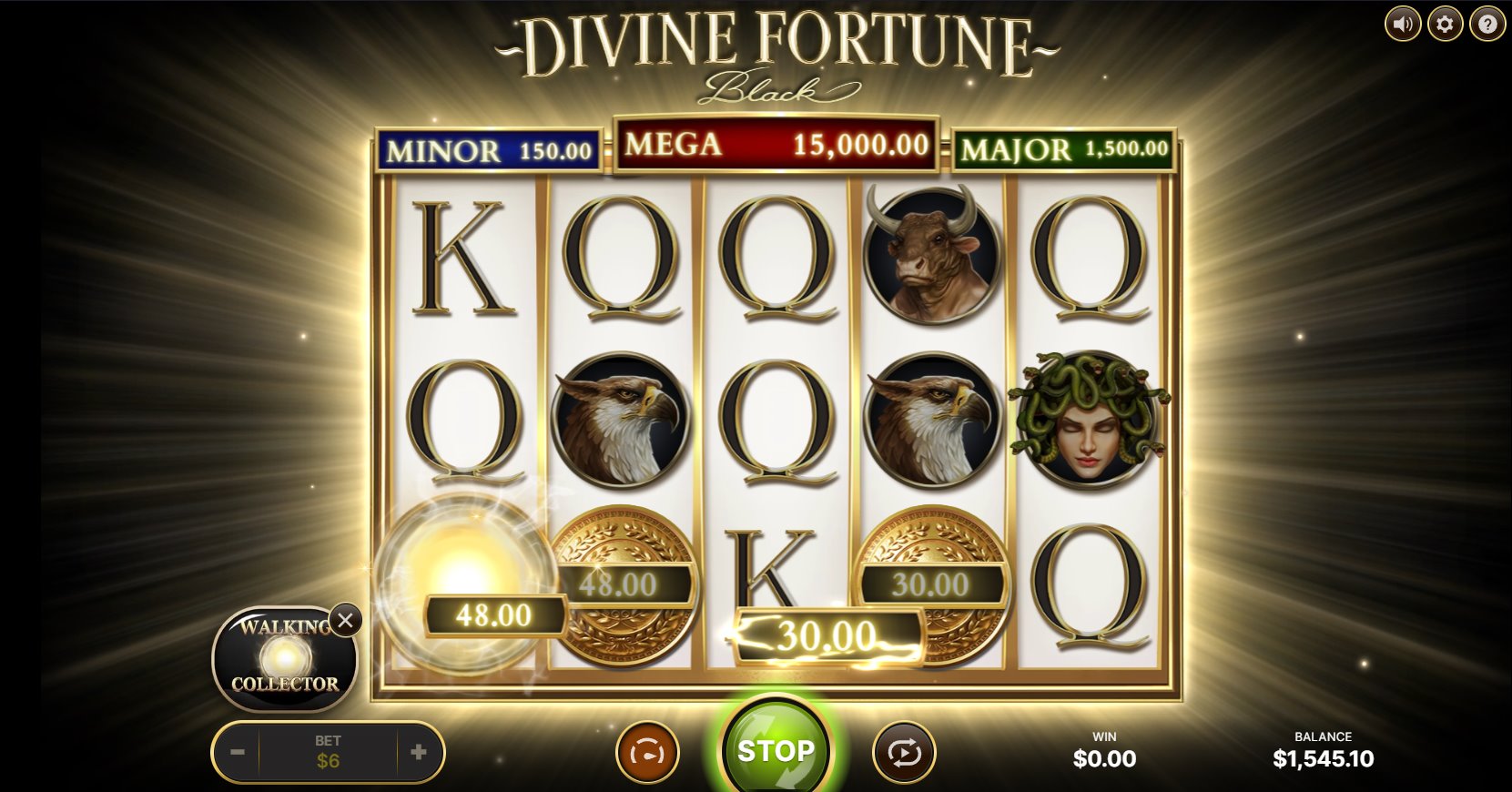Select the quick spin icon
Image resolution: width=1512 pixels, height=792 pixels.
click(646, 752)
